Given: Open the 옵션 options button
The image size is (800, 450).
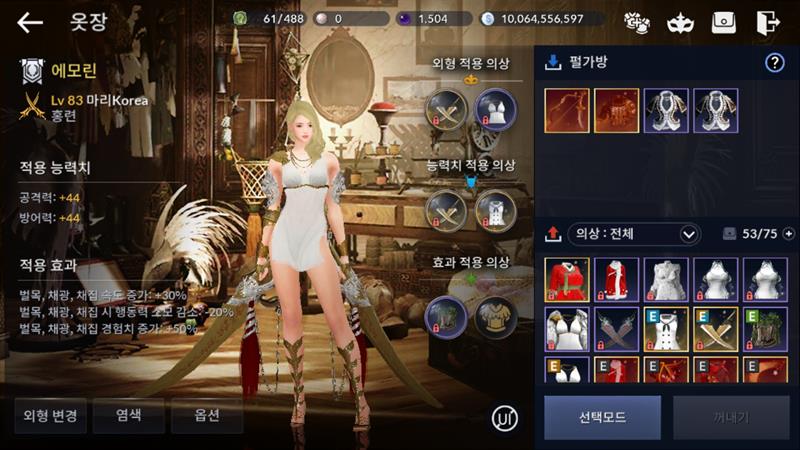Looking at the screenshot, I should click(x=206, y=415).
